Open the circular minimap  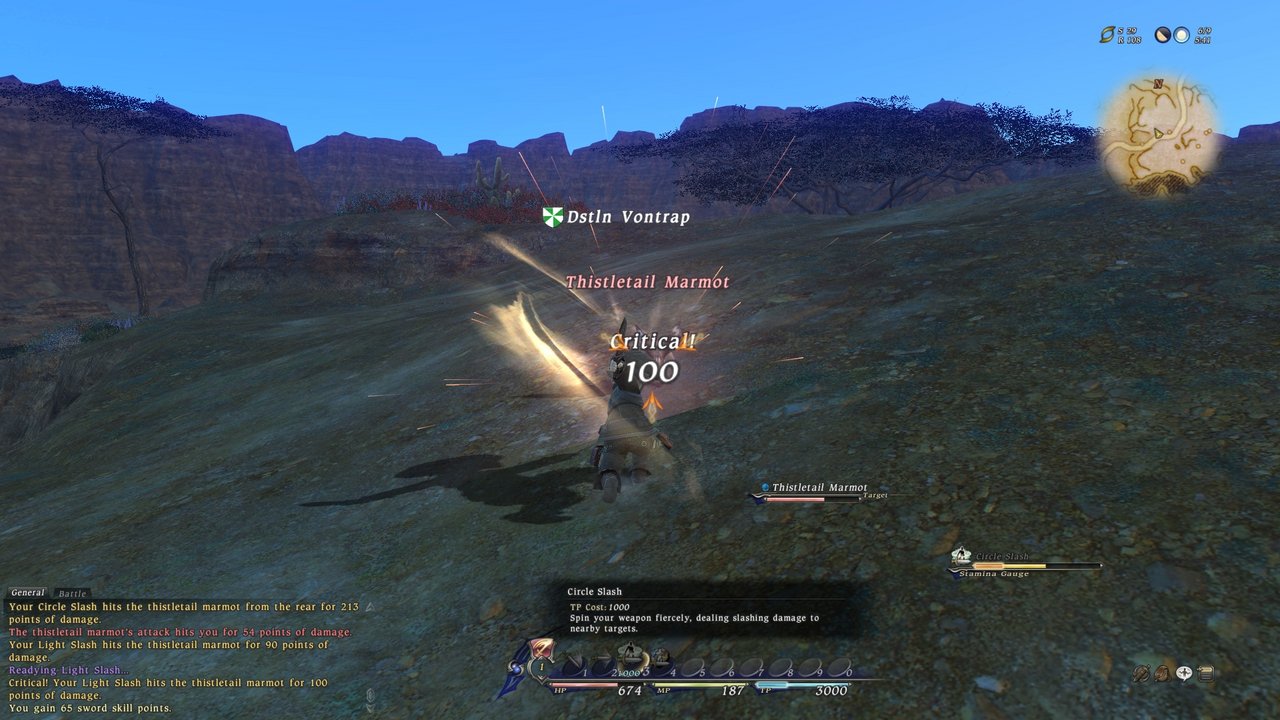[1160, 132]
